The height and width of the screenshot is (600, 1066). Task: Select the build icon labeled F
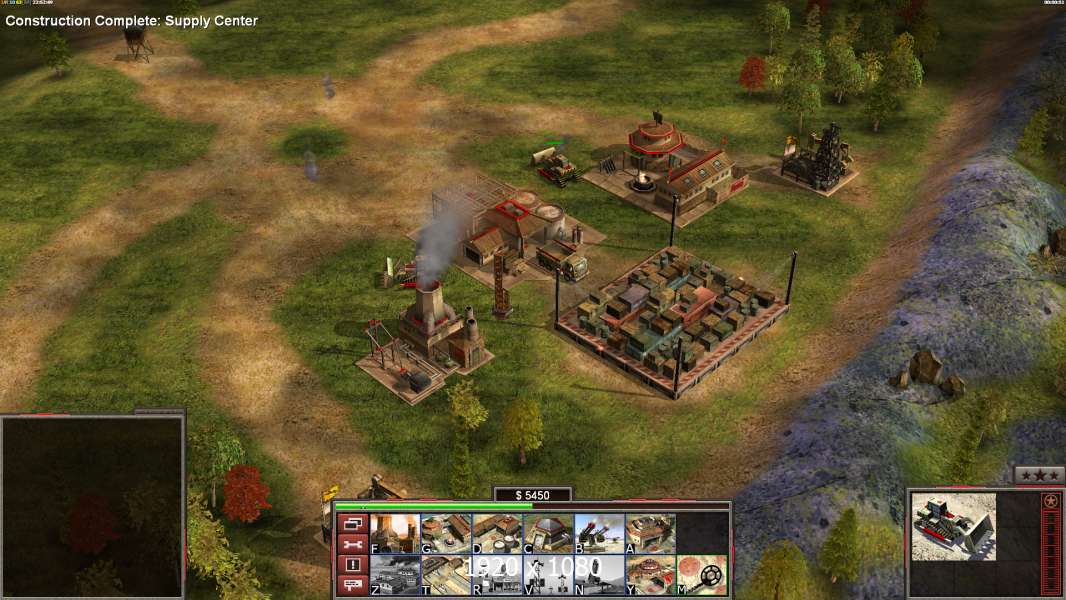(x=394, y=534)
